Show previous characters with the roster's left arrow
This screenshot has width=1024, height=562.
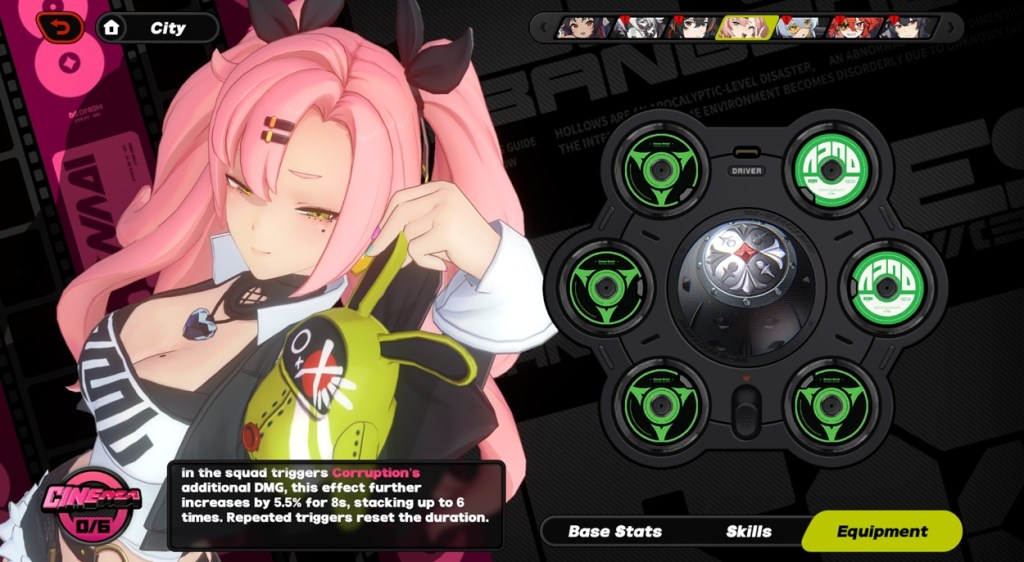pyautogui.click(x=542, y=27)
